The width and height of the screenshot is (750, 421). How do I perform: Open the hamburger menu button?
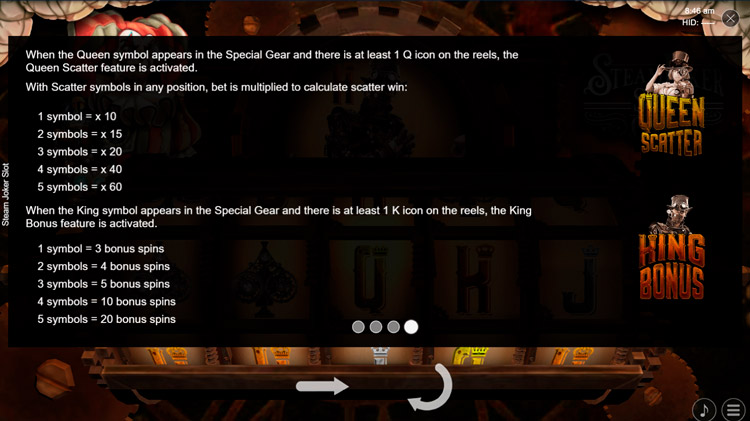[x=735, y=409]
